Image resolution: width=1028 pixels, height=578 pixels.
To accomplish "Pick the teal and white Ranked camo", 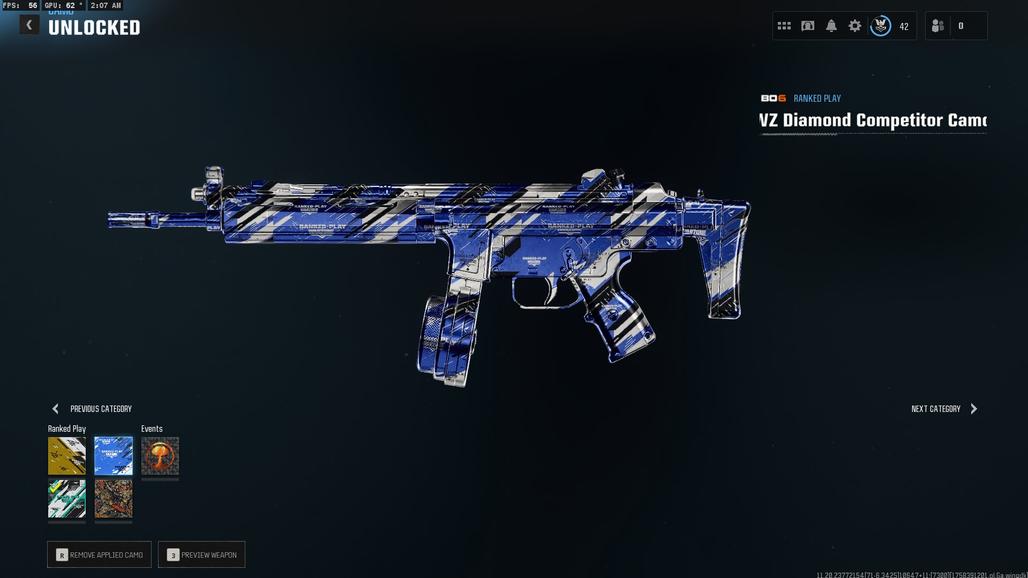I will click(x=67, y=499).
